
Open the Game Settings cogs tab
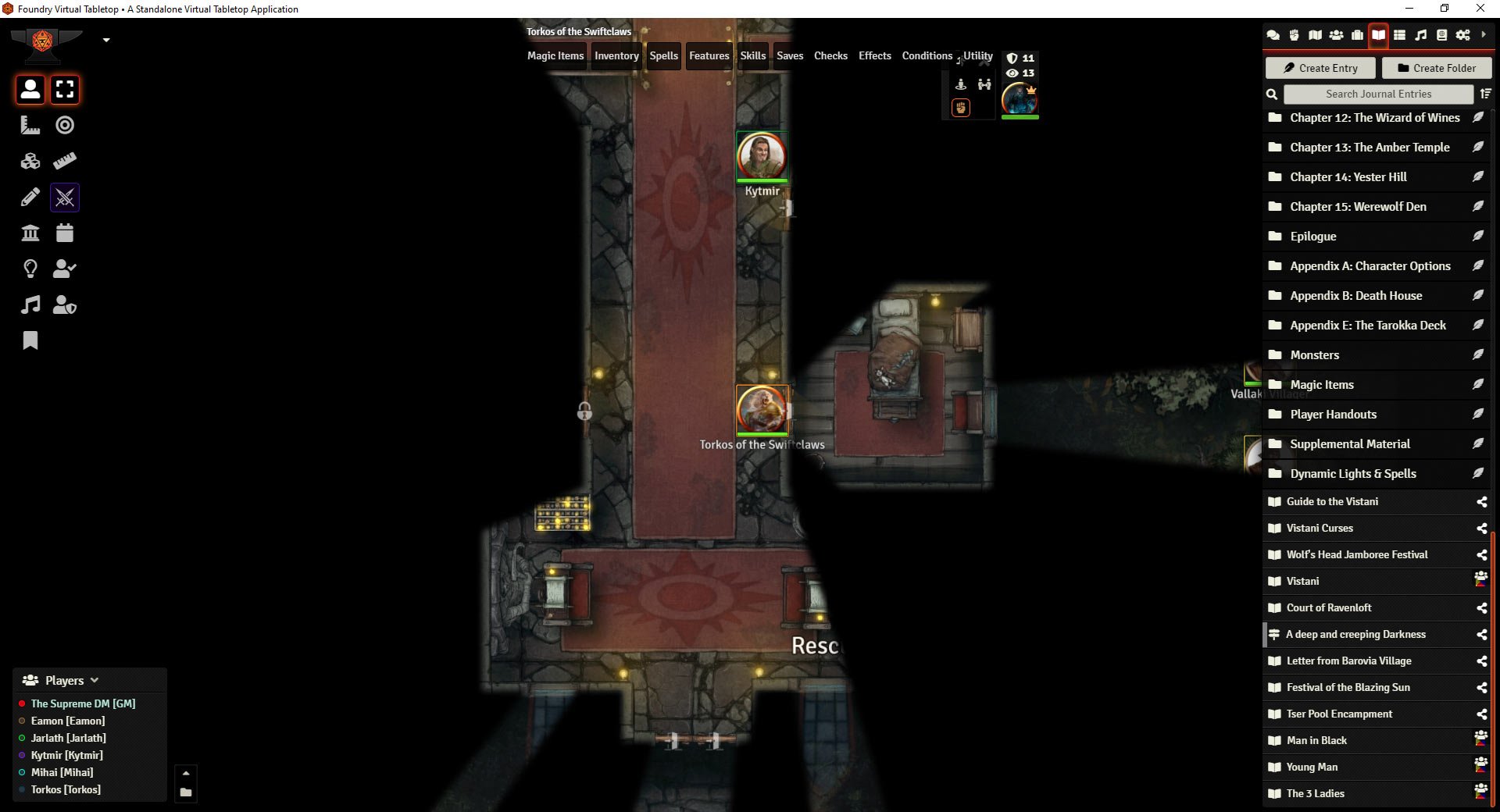coord(1462,35)
